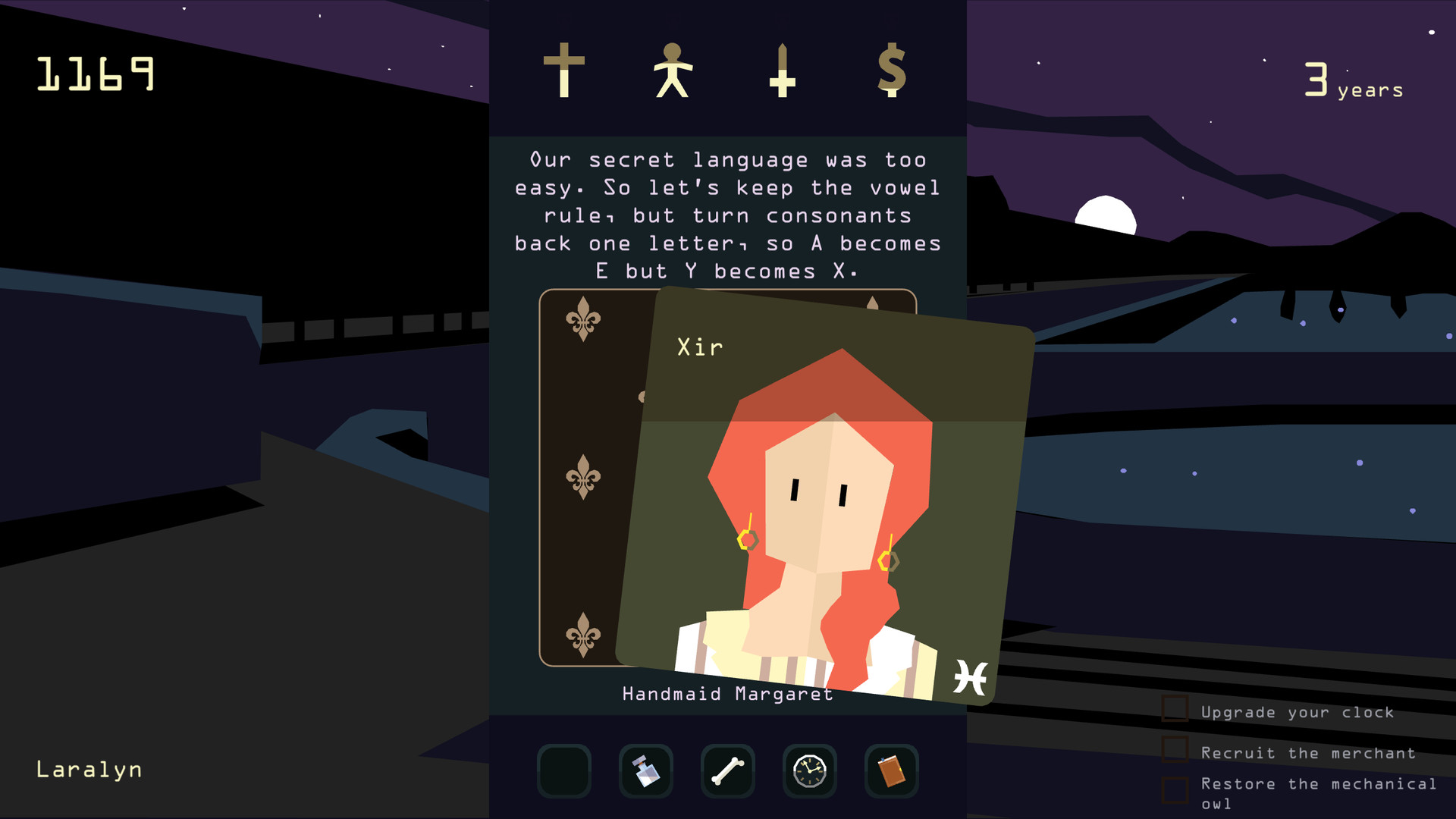
Task: Mark Restore the mechanical owl as done
Action: point(1176,789)
